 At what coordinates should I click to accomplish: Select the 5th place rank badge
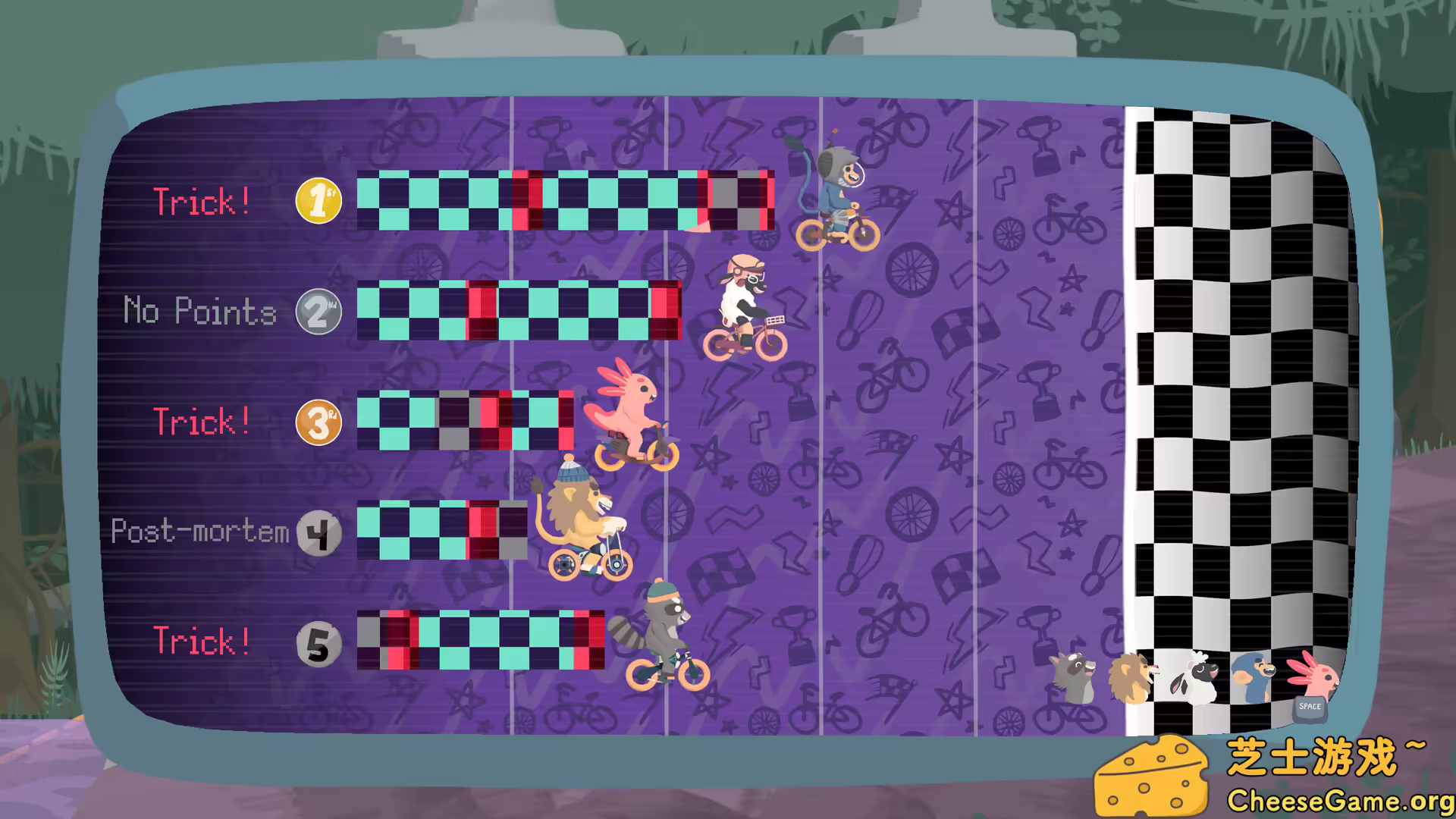(318, 643)
